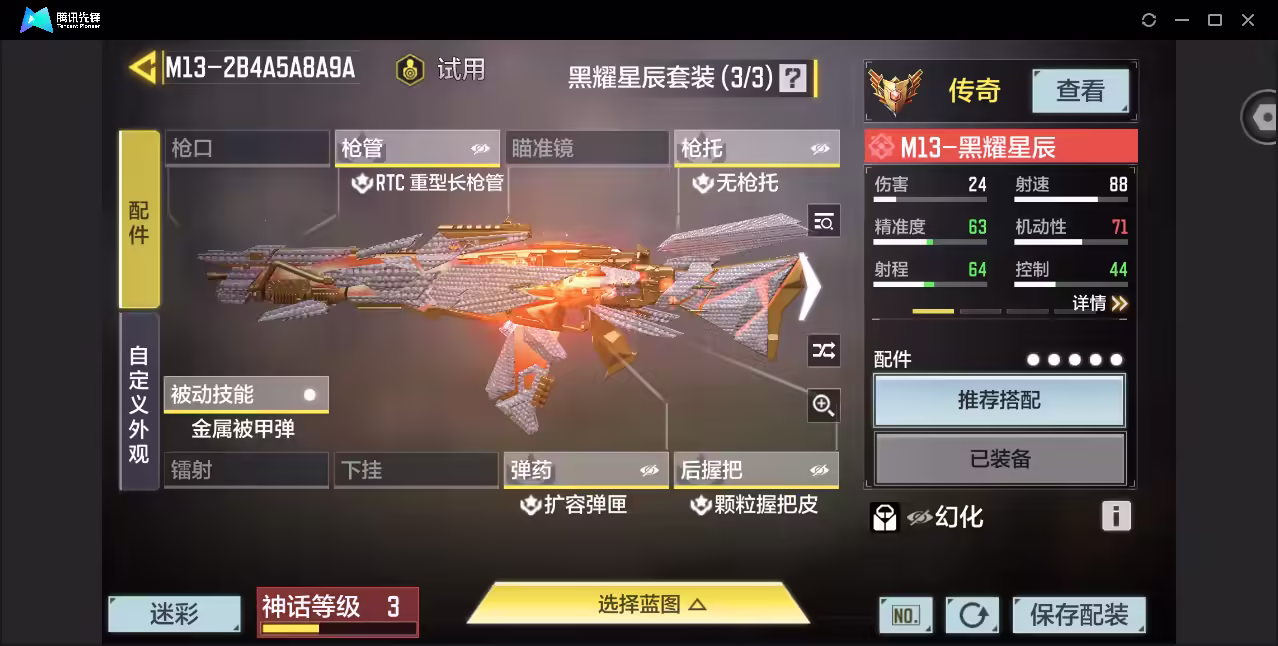Start the 试用 weapon trial
This screenshot has width=1278, height=646.
[441, 69]
